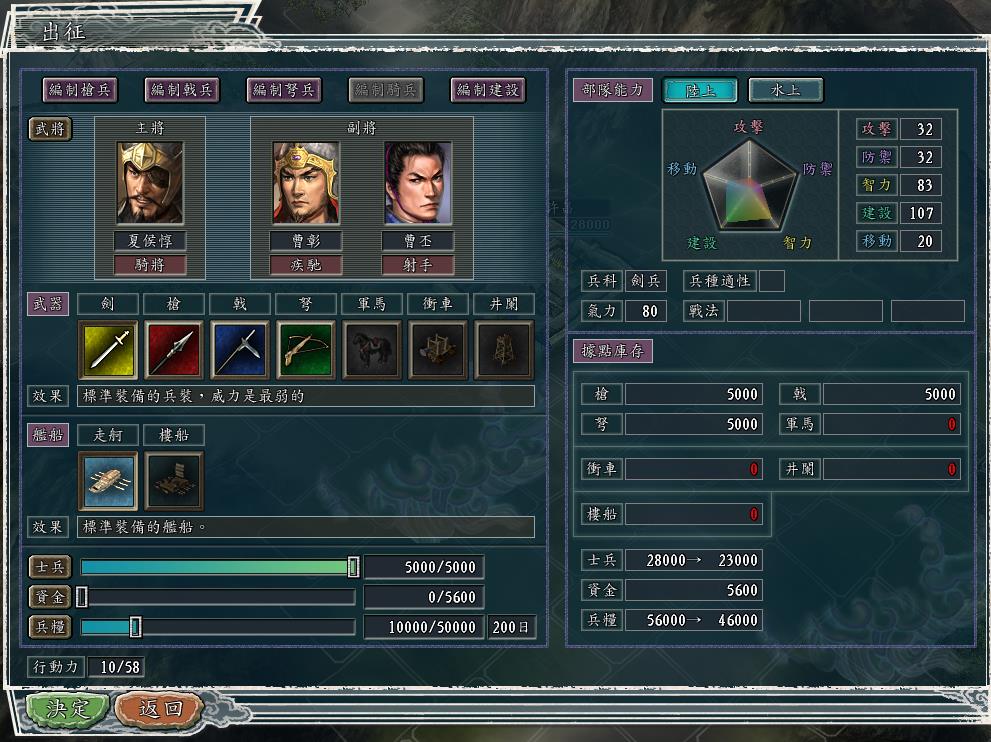
Task: Switch unit ability view to 水上
Action: (x=786, y=90)
